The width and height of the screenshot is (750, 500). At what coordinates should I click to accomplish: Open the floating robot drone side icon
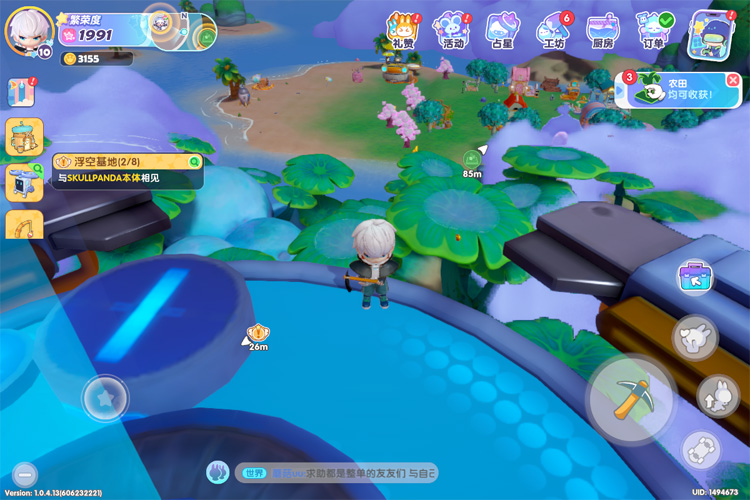[x=22, y=182]
